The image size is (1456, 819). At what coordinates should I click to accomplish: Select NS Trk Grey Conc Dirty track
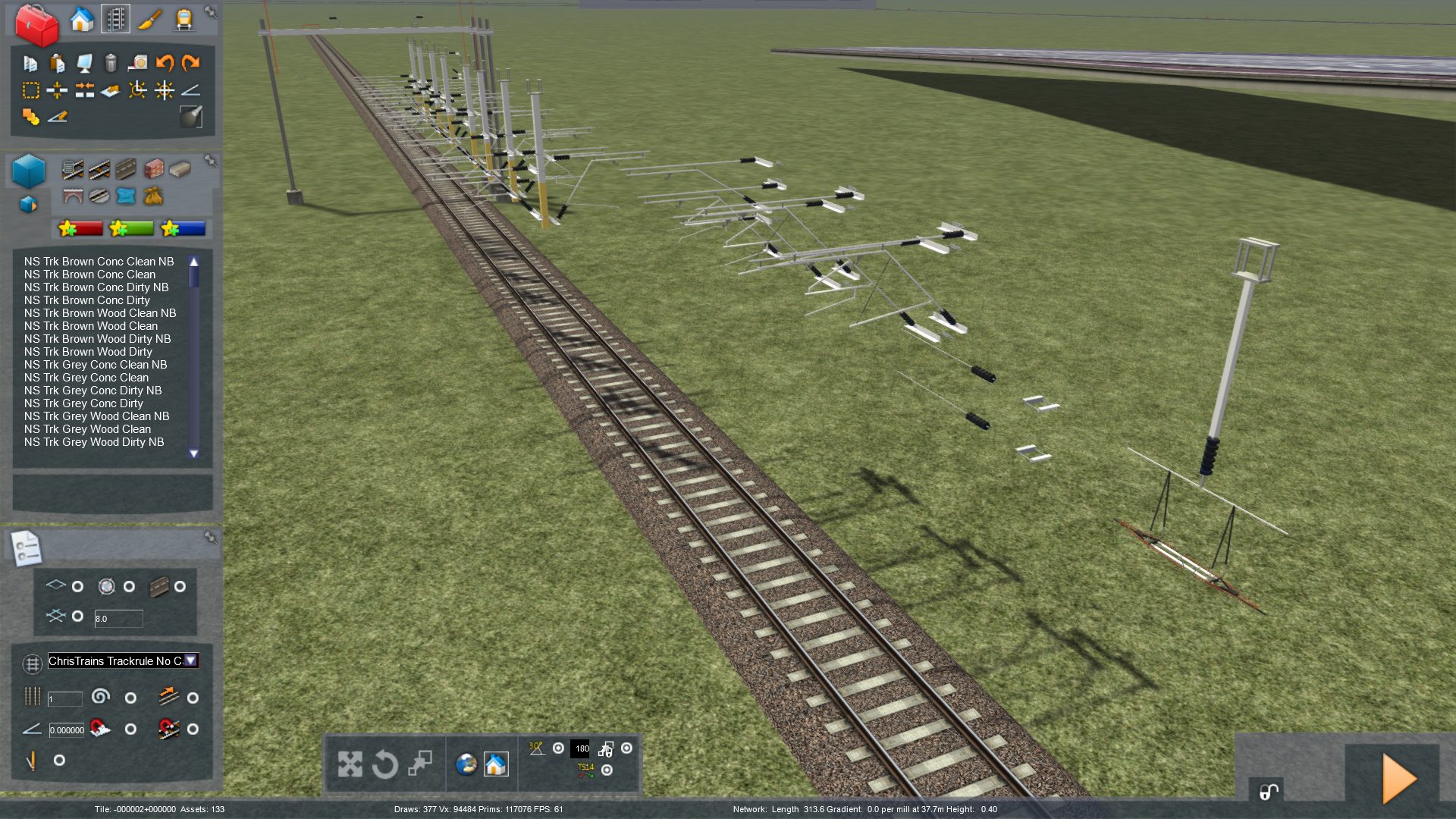tap(83, 403)
